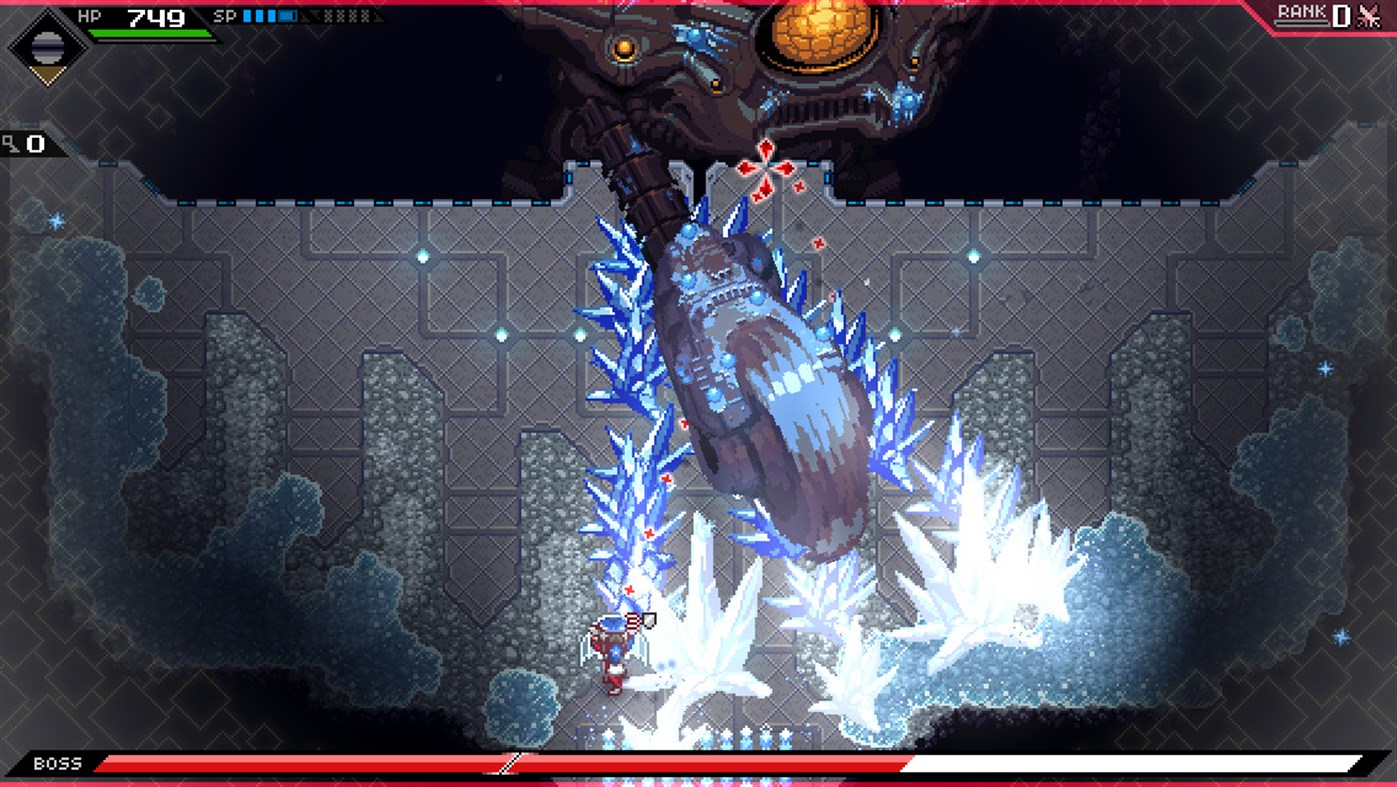
Task: Toggle the first blue SP segment
Action: point(246,15)
